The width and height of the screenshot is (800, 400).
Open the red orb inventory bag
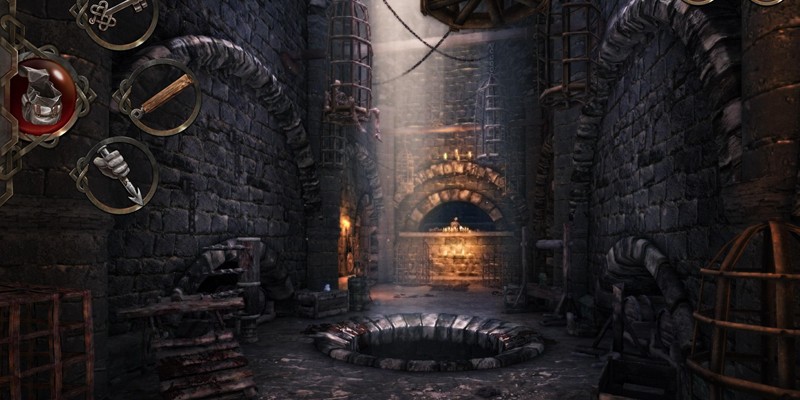(x=43, y=98)
